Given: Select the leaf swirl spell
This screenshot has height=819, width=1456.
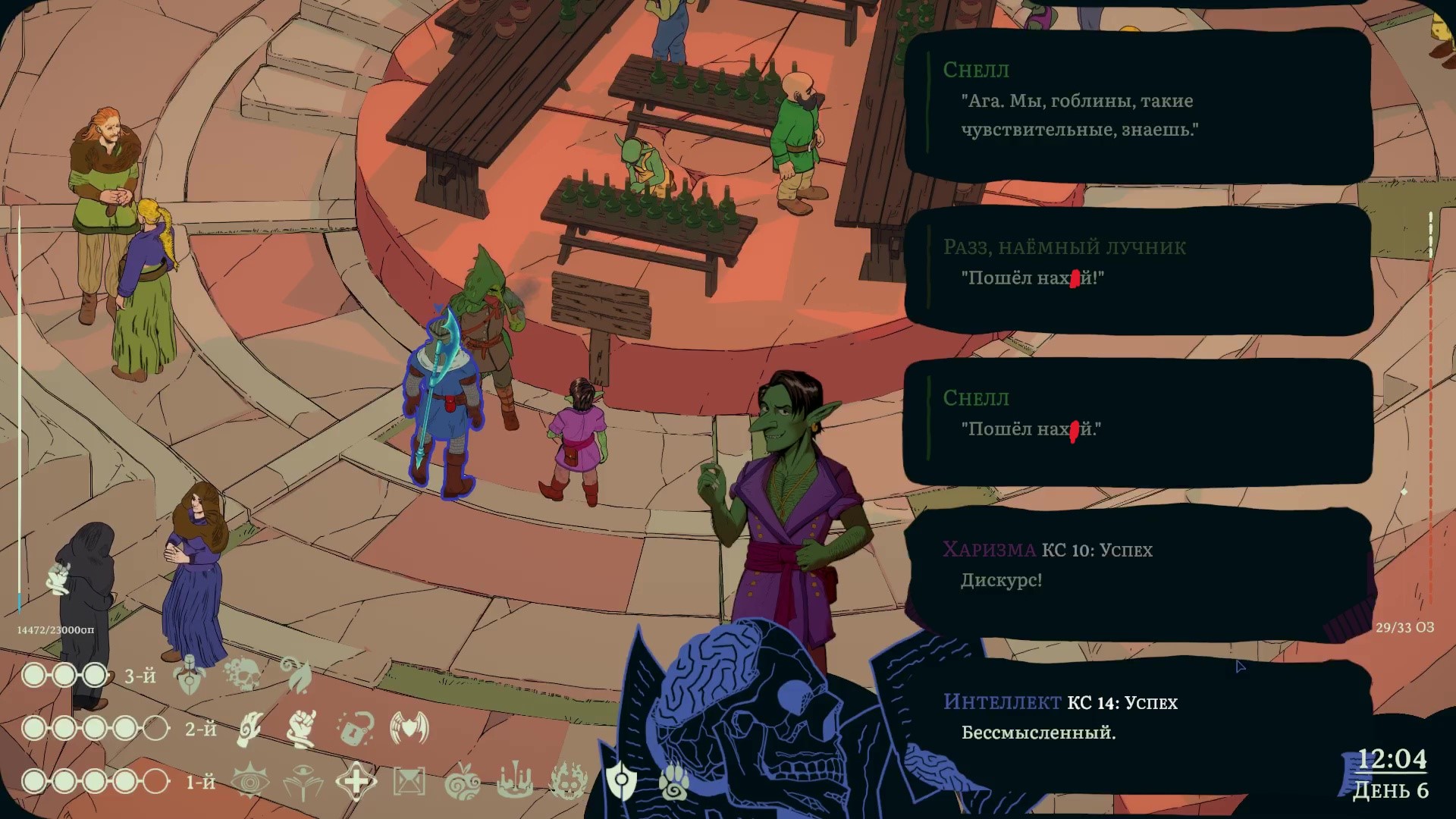Looking at the screenshot, I should [x=296, y=674].
